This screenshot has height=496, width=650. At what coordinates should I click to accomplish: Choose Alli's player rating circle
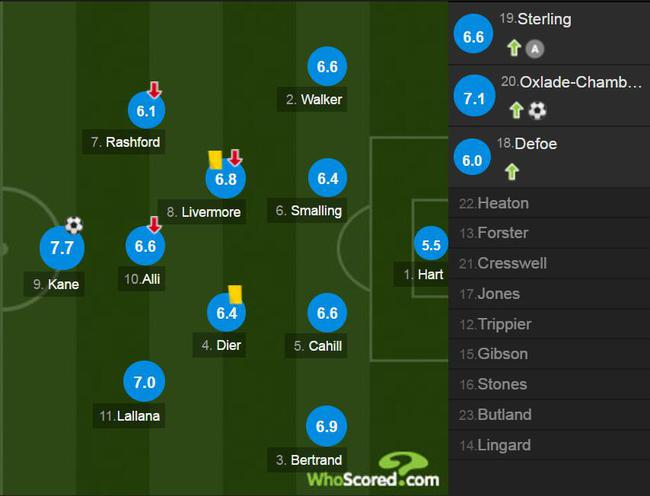[x=146, y=246]
